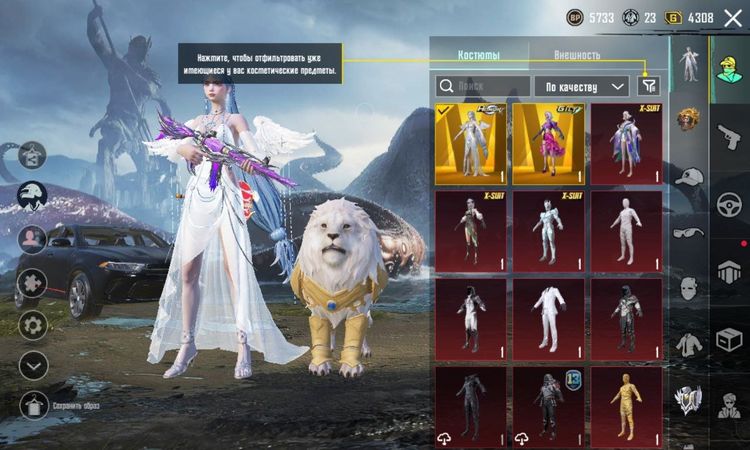
Task: Collapse the side menu with down arrow
Action: click(x=33, y=365)
